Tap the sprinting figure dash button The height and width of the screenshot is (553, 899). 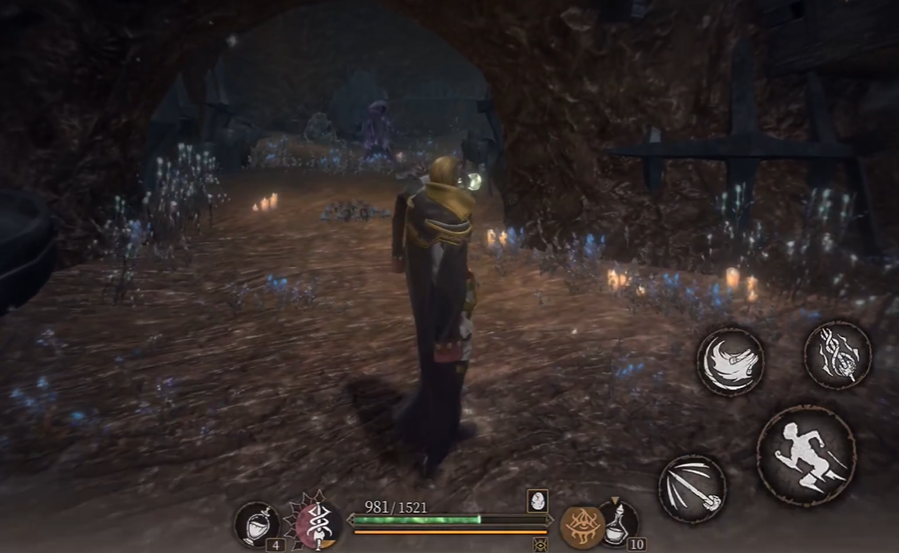click(806, 455)
